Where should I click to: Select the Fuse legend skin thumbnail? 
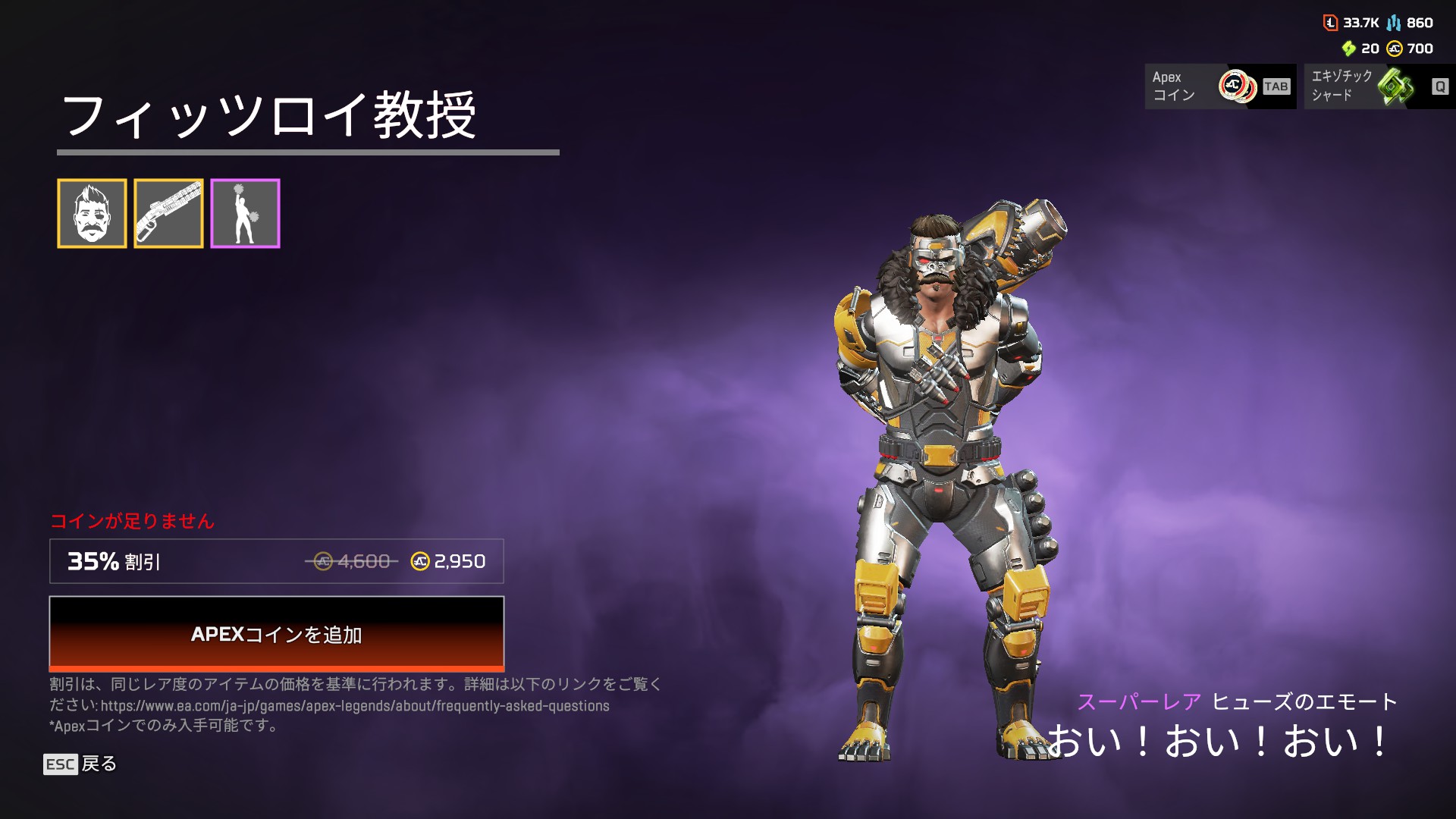[x=92, y=214]
